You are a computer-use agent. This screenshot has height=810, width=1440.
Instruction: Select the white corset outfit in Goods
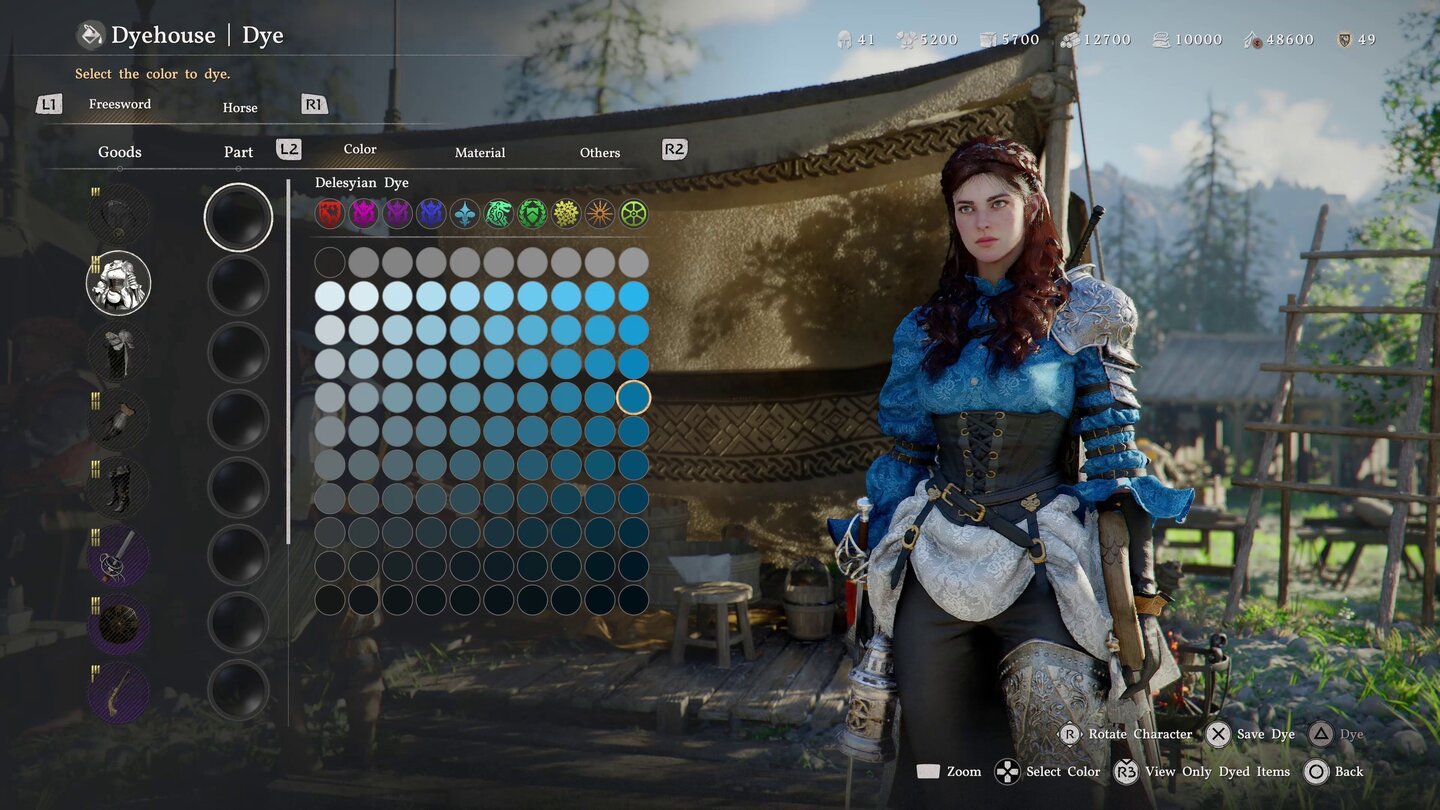[x=119, y=283]
